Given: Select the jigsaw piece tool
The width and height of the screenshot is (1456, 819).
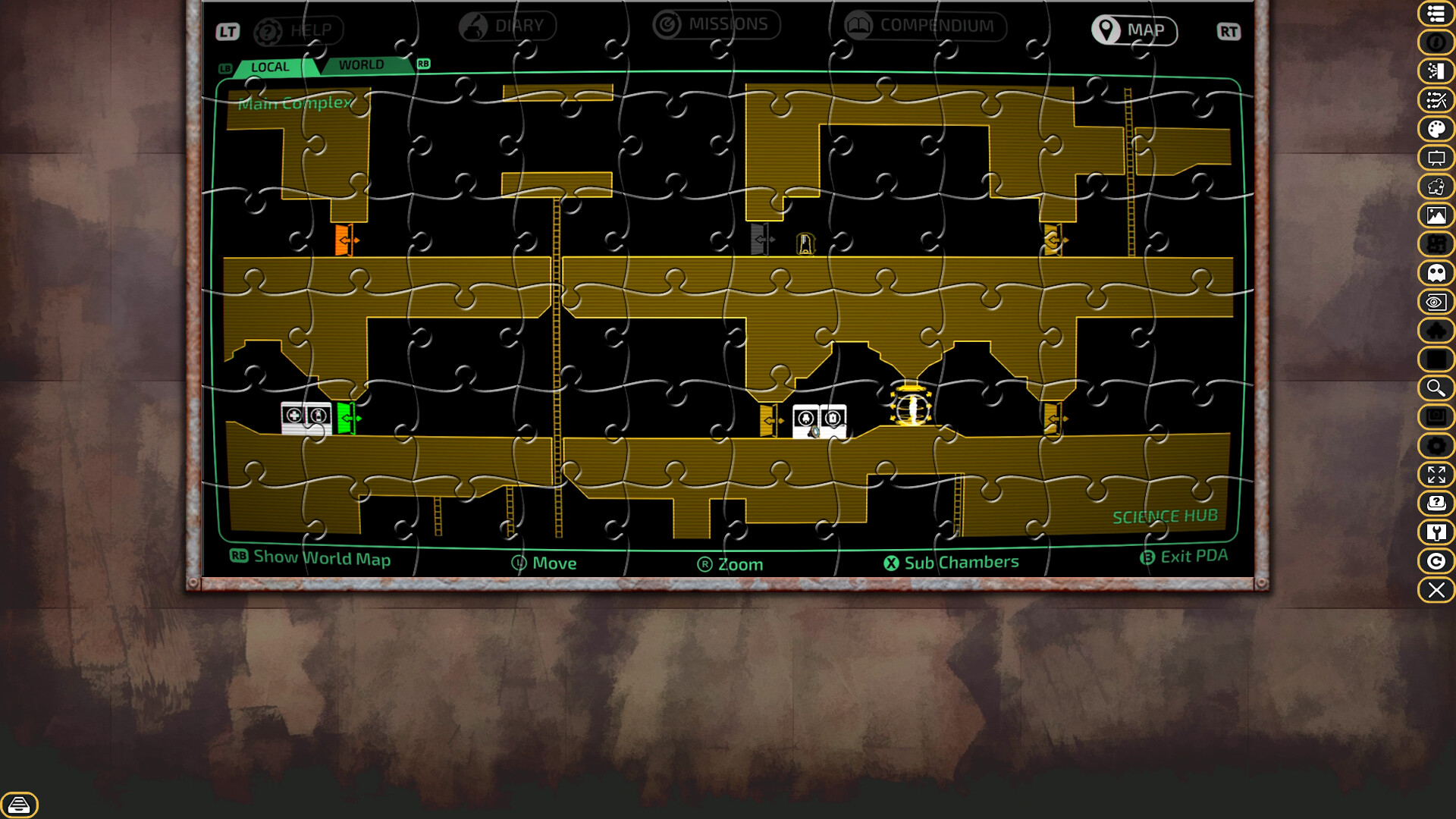Looking at the screenshot, I should tap(1436, 187).
